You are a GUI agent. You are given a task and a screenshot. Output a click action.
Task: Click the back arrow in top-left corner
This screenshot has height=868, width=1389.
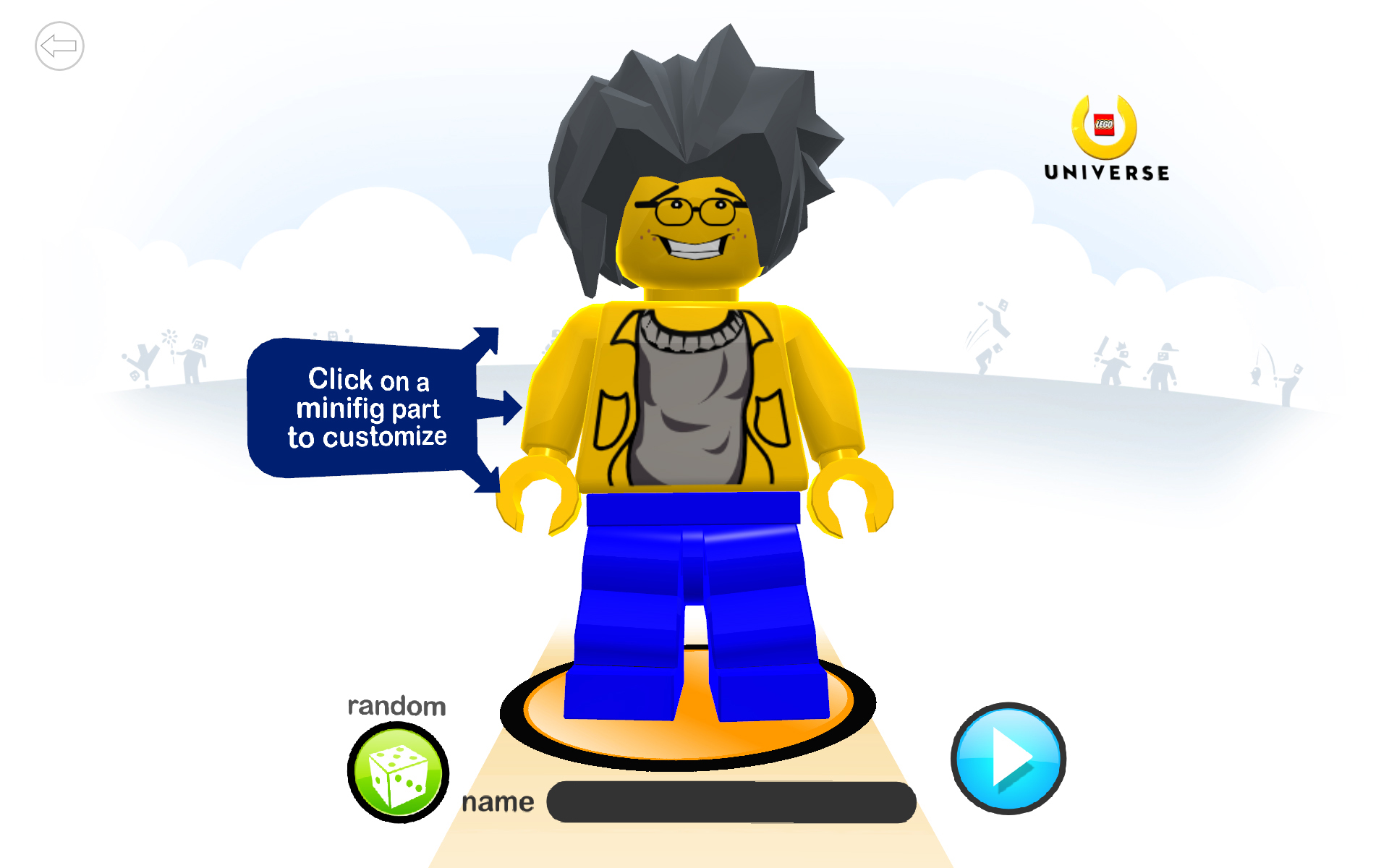[x=60, y=46]
